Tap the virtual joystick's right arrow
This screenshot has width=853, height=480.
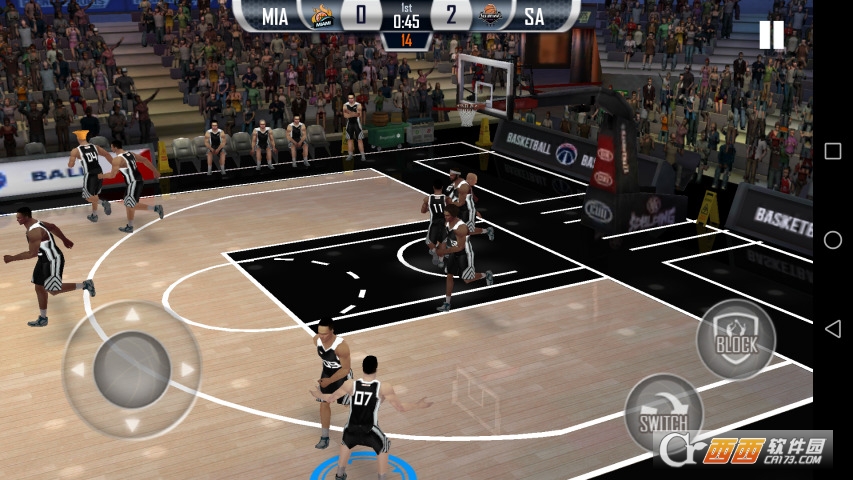[x=186, y=370]
